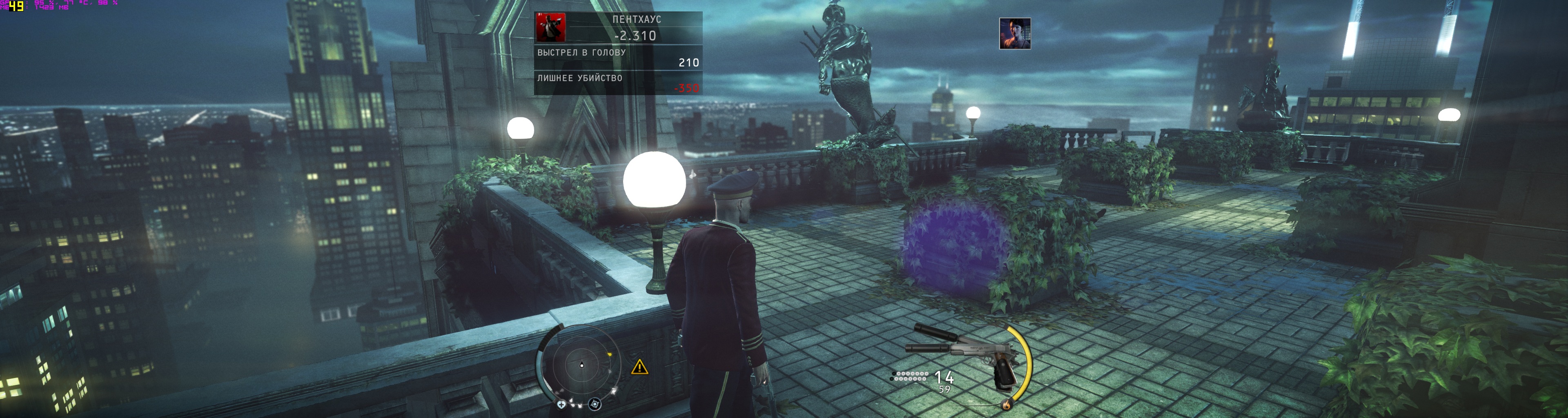Select the crosshair target icon below the minimap
The height and width of the screenshot is (418, 1568).
click(x=595, y=404)
